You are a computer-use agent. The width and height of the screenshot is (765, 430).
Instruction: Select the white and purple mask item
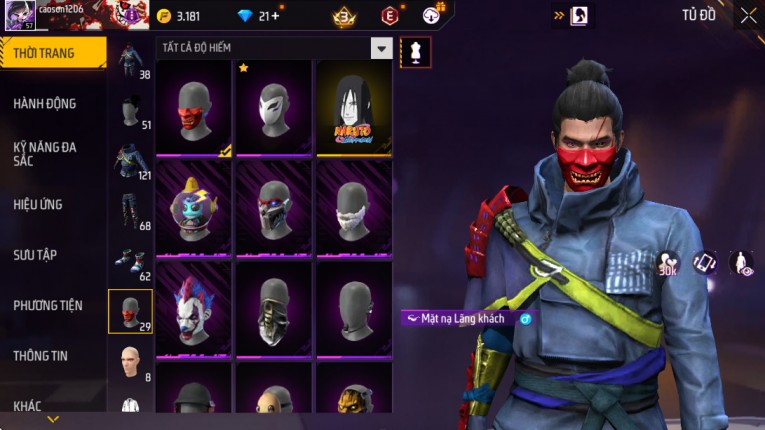click(274, 108)
